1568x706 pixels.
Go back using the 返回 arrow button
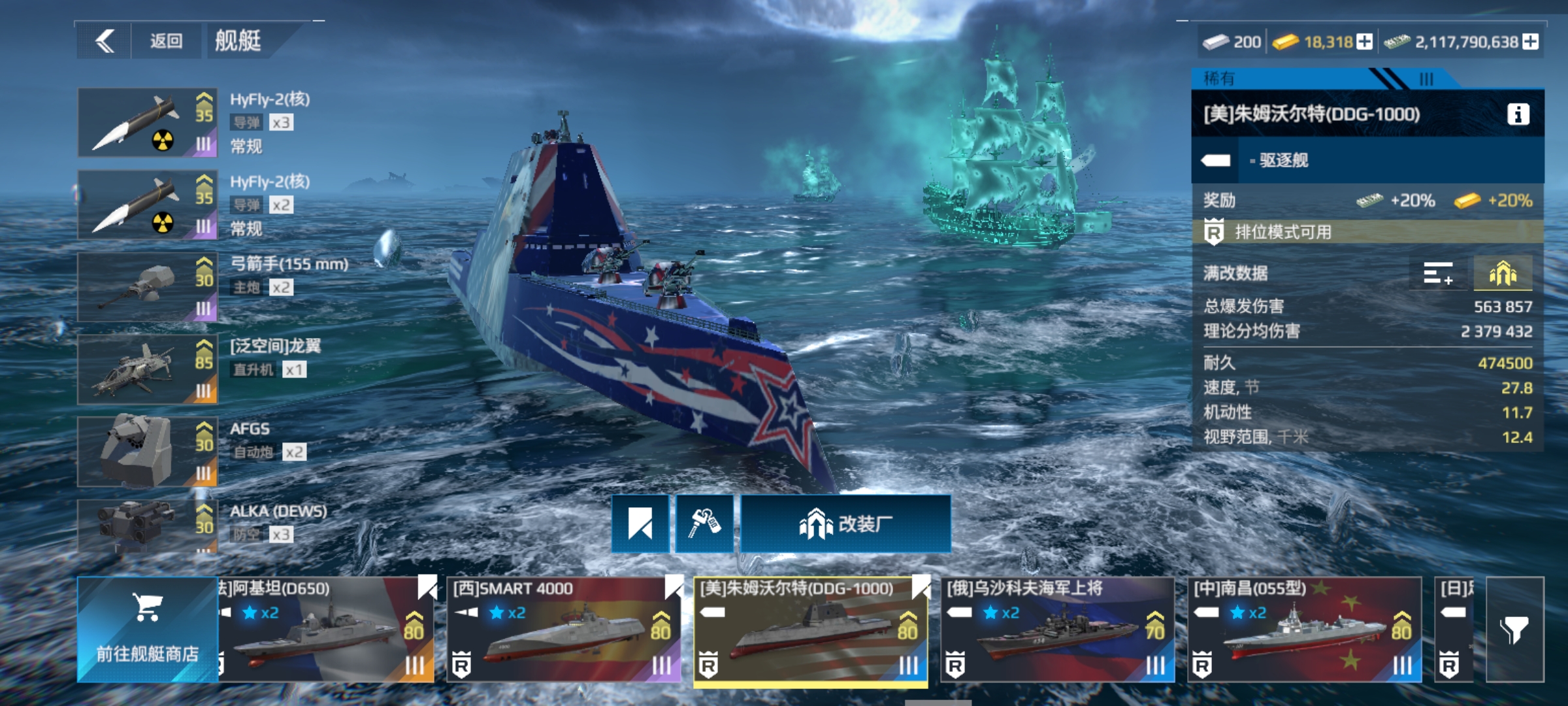[105, 41]
